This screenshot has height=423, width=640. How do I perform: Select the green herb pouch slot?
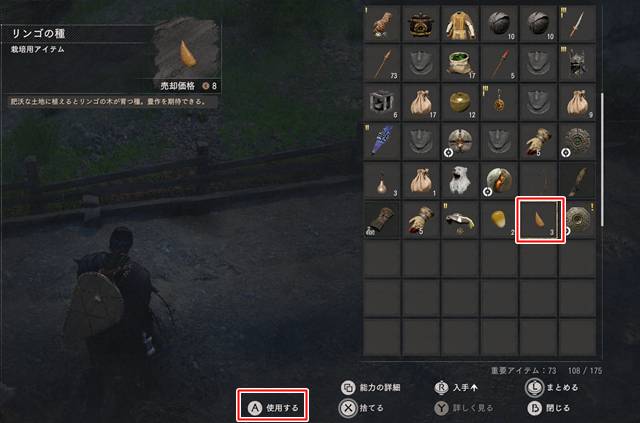(x=460, y=62)
